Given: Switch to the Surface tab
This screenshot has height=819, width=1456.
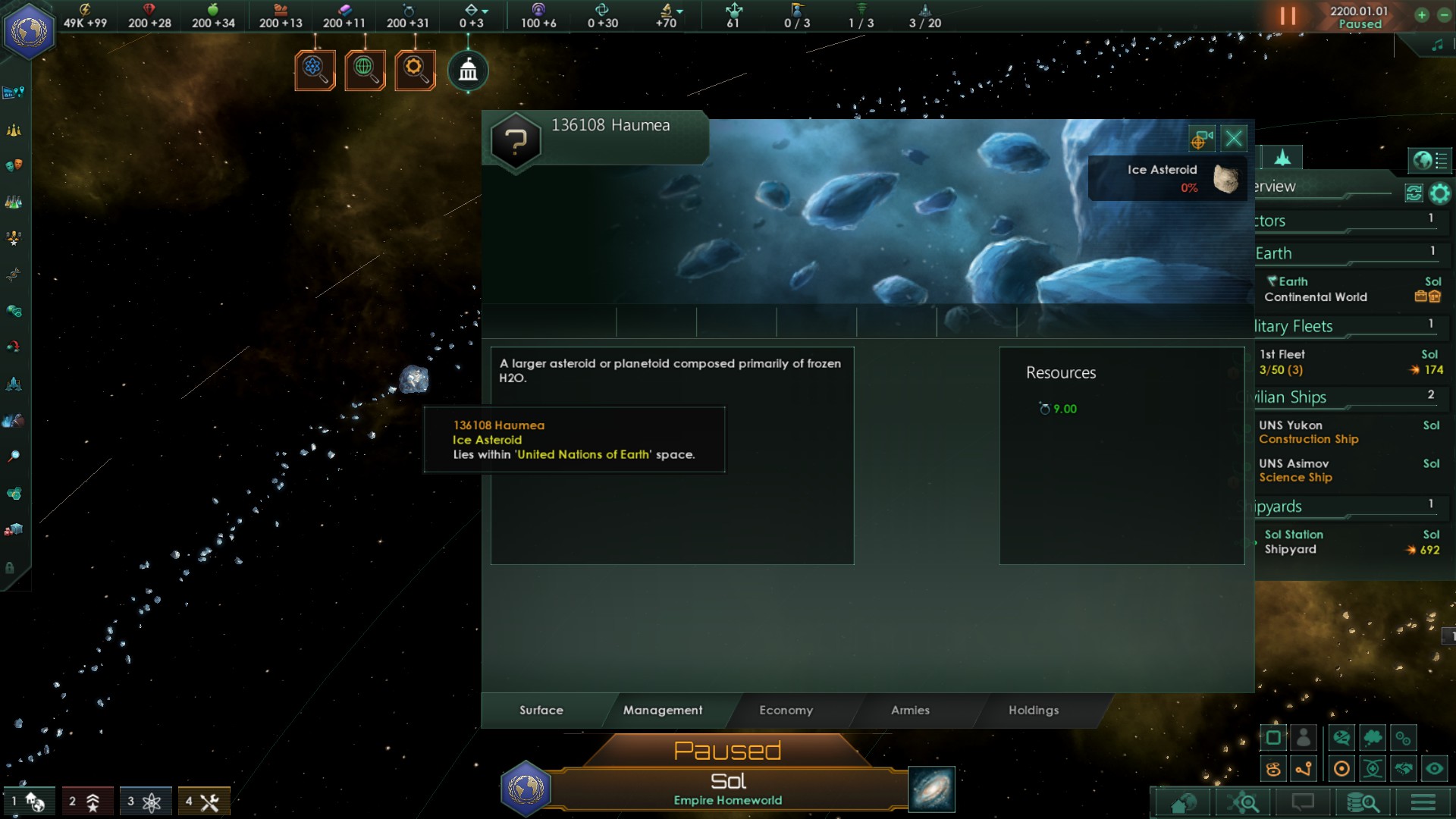Looking at the screenshot, I should [541, 711].
